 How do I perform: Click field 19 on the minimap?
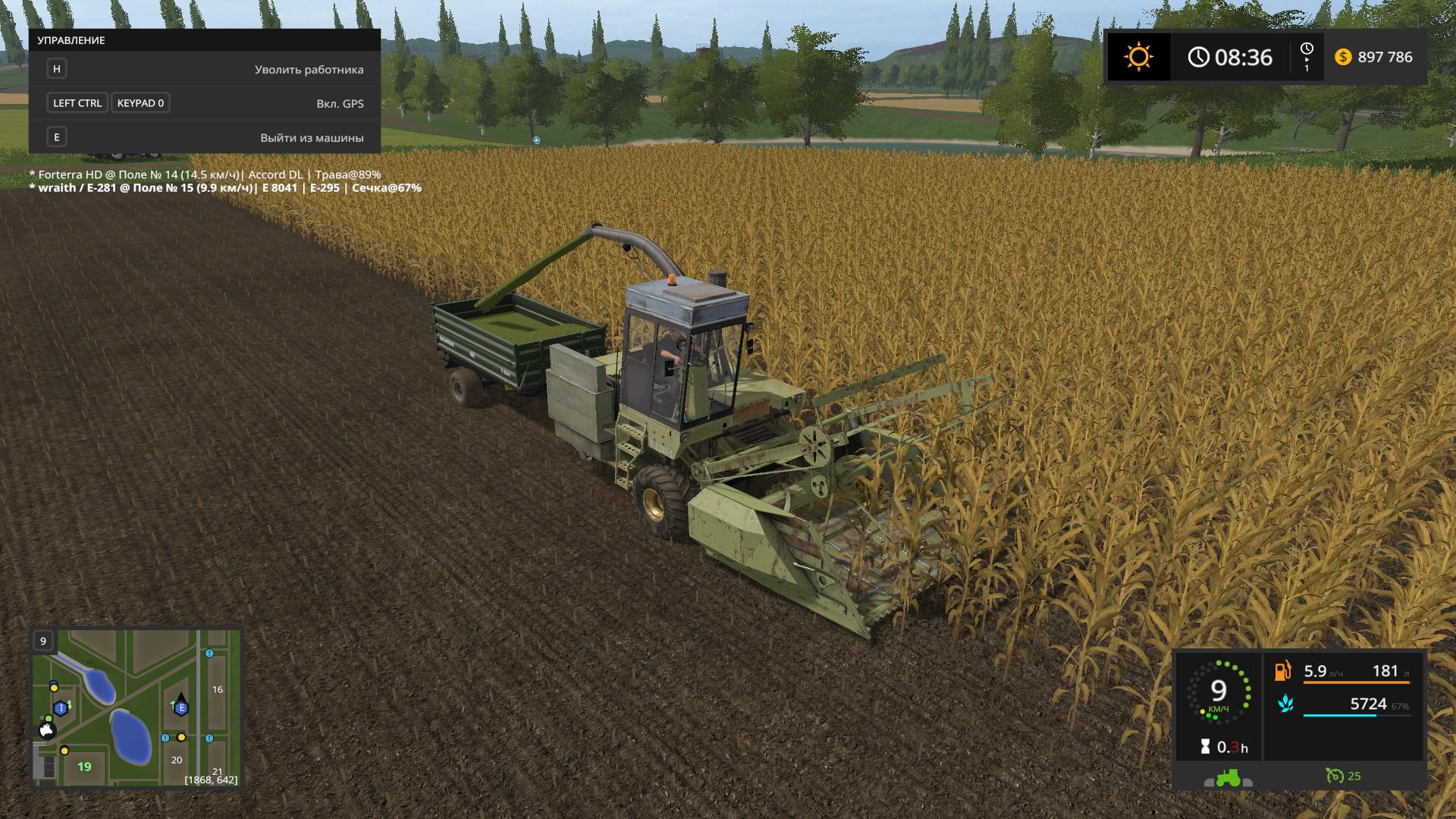(x=84, y=767)
